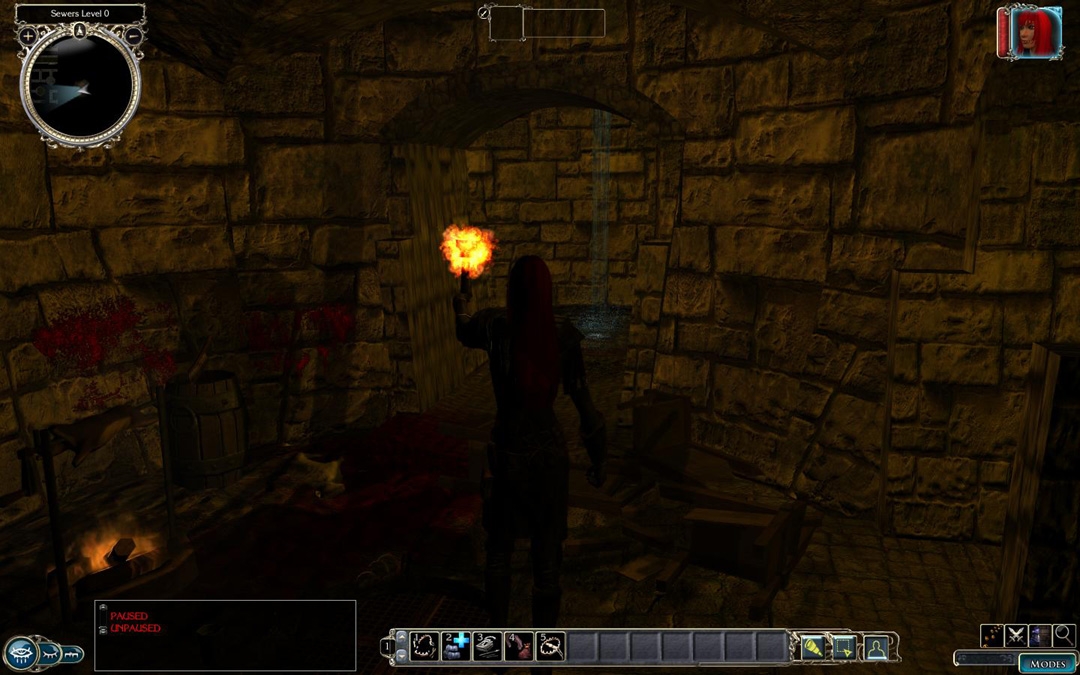Screen dimensions: 1080x675
Task: Zoom in the minimap with the plus button
Action: coord(28,36)
